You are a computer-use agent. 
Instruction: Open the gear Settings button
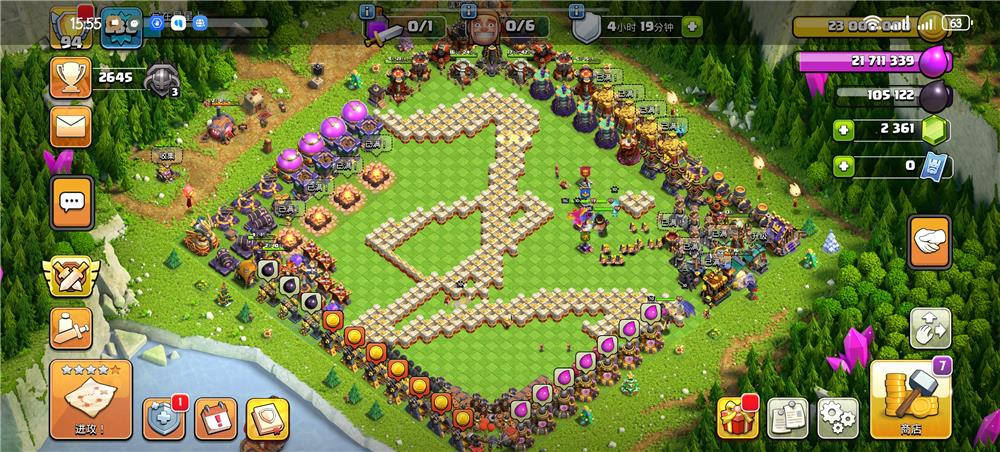838,417
